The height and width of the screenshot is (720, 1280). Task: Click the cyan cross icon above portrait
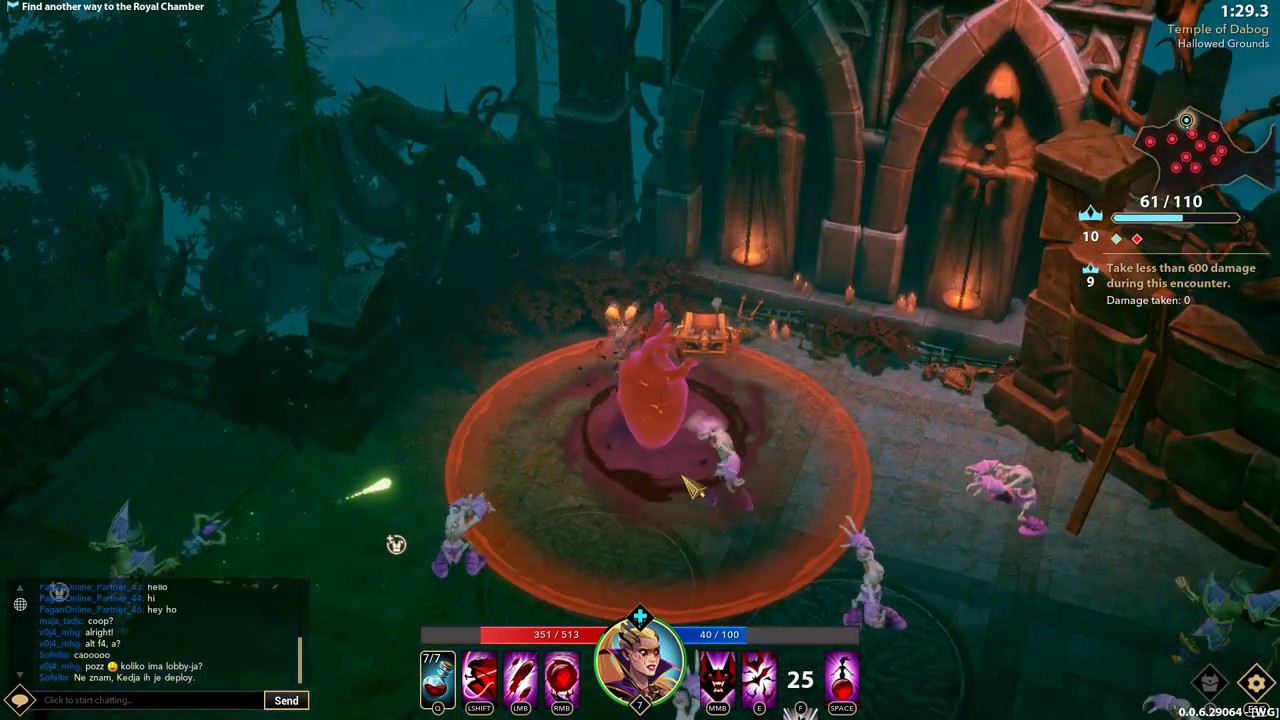[640, 616]
